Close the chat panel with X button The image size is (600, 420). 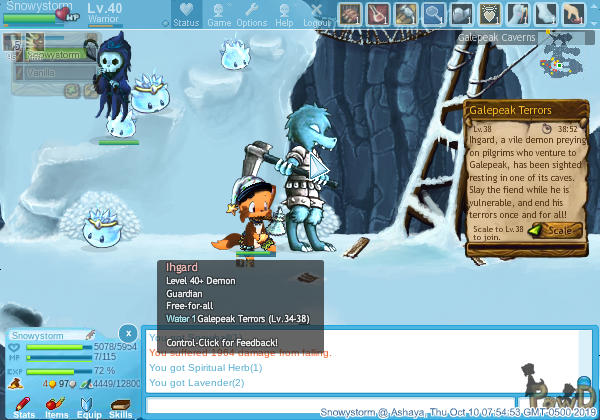click(127, 332)
